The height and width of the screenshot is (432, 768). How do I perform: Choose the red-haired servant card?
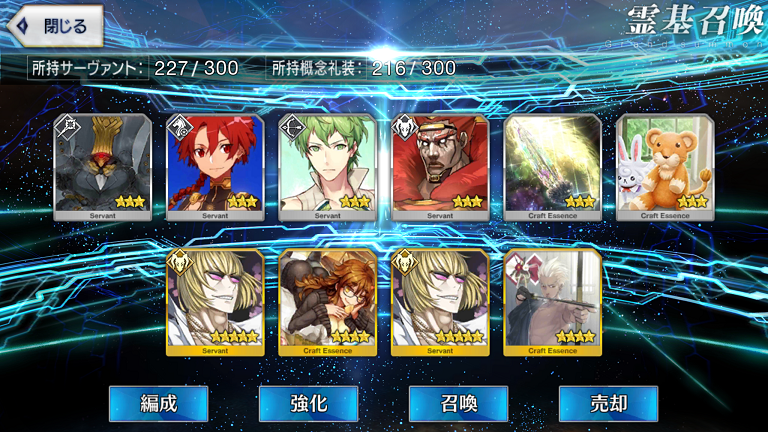[215, 166]
